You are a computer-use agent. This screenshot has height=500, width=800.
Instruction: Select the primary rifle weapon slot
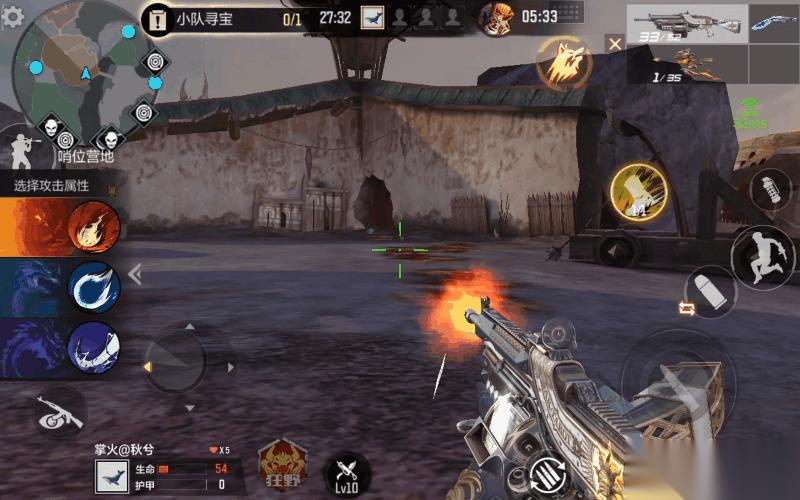(687, 24)
